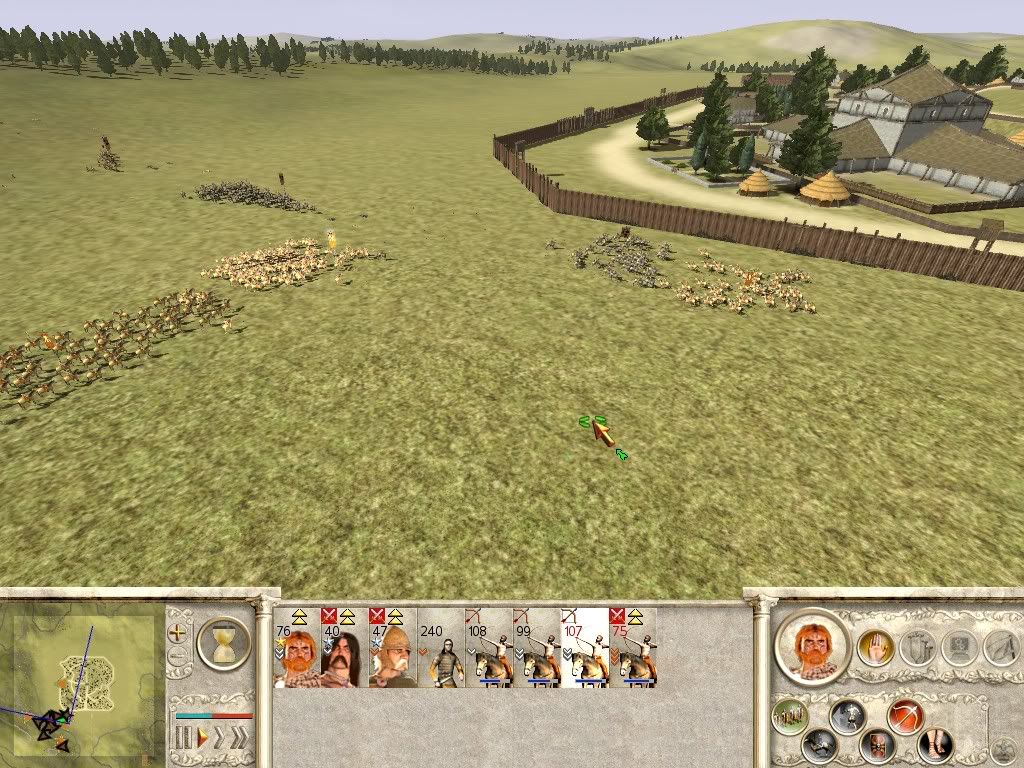Select the mustached warrior unit card with 40 men
Image resolution: width=1024 pixels, height=768 pixels.
click(x=345, y=648)
